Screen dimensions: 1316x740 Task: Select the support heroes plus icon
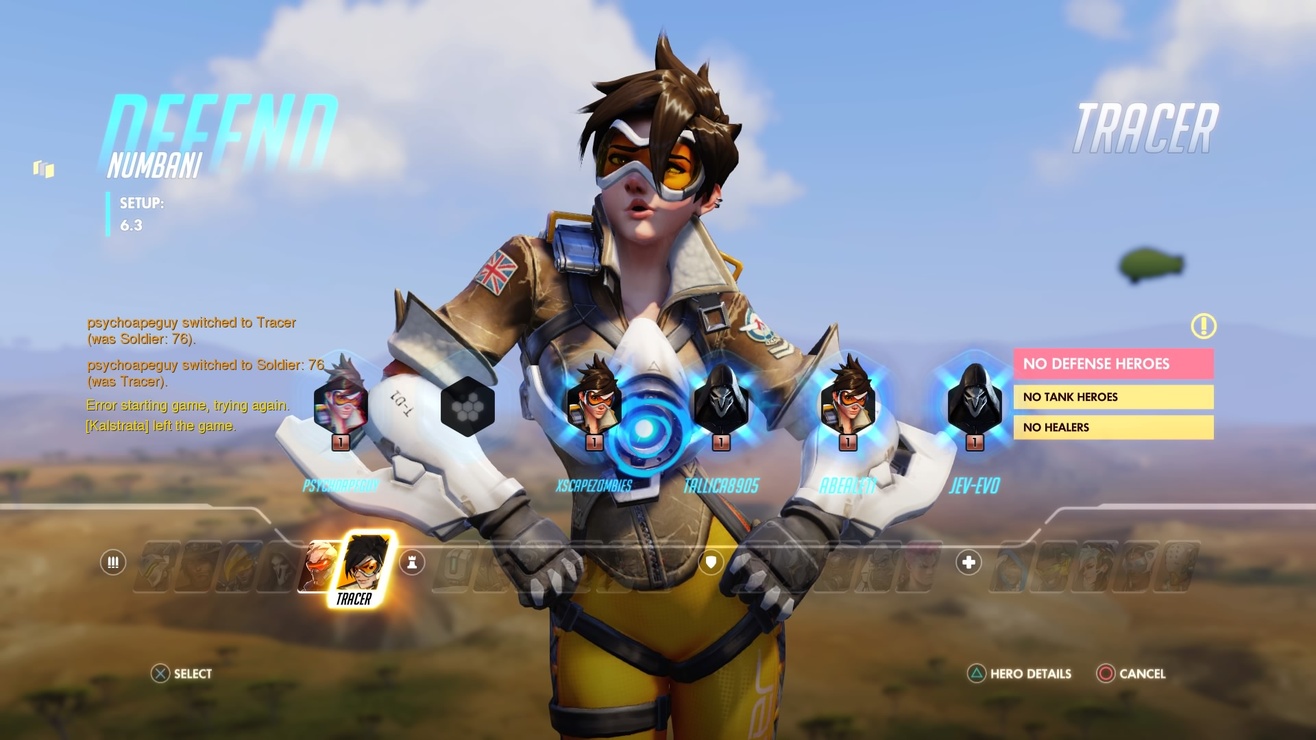968,563
